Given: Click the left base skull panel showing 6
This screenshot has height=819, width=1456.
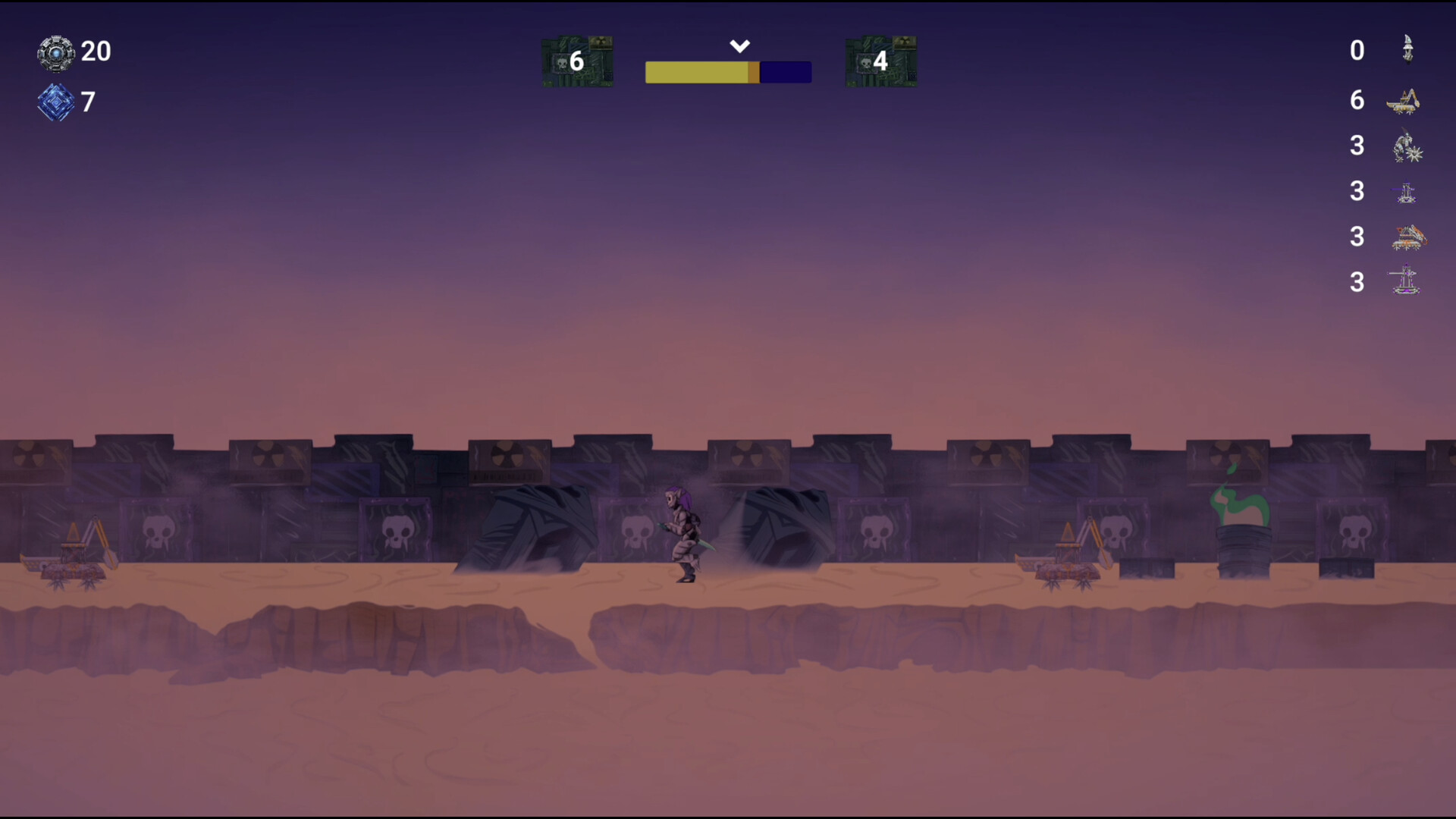Looking at the screenshot, I should tap(578, 61).
